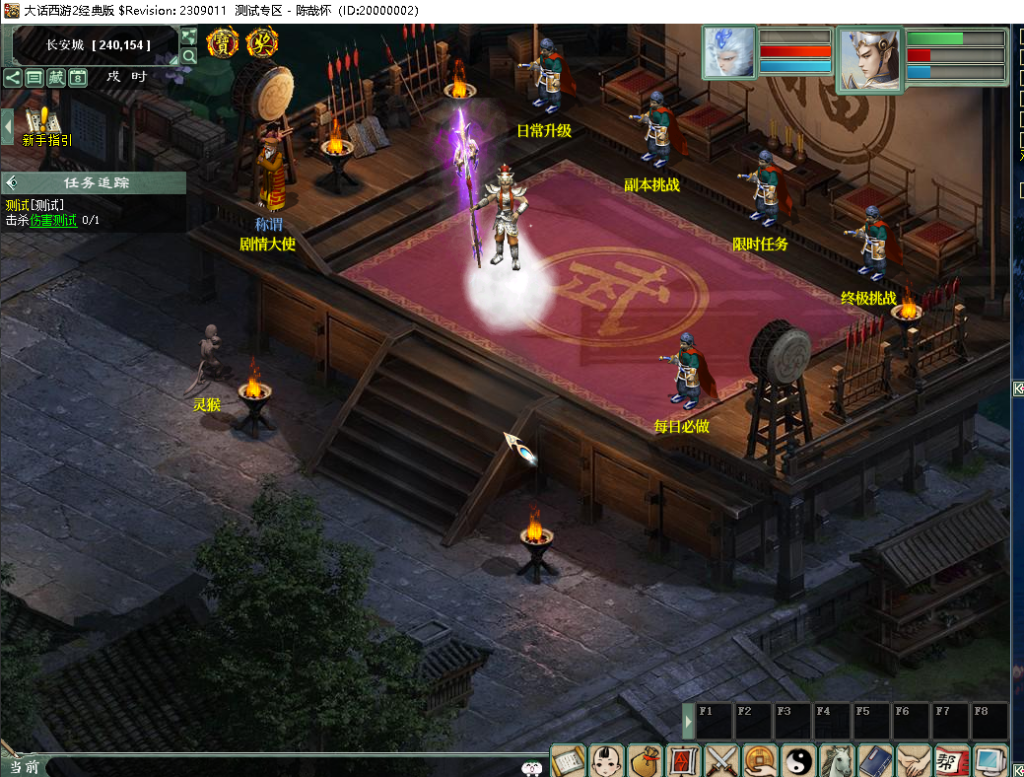Open the yin-yang skills icon

tap(799, 761)
